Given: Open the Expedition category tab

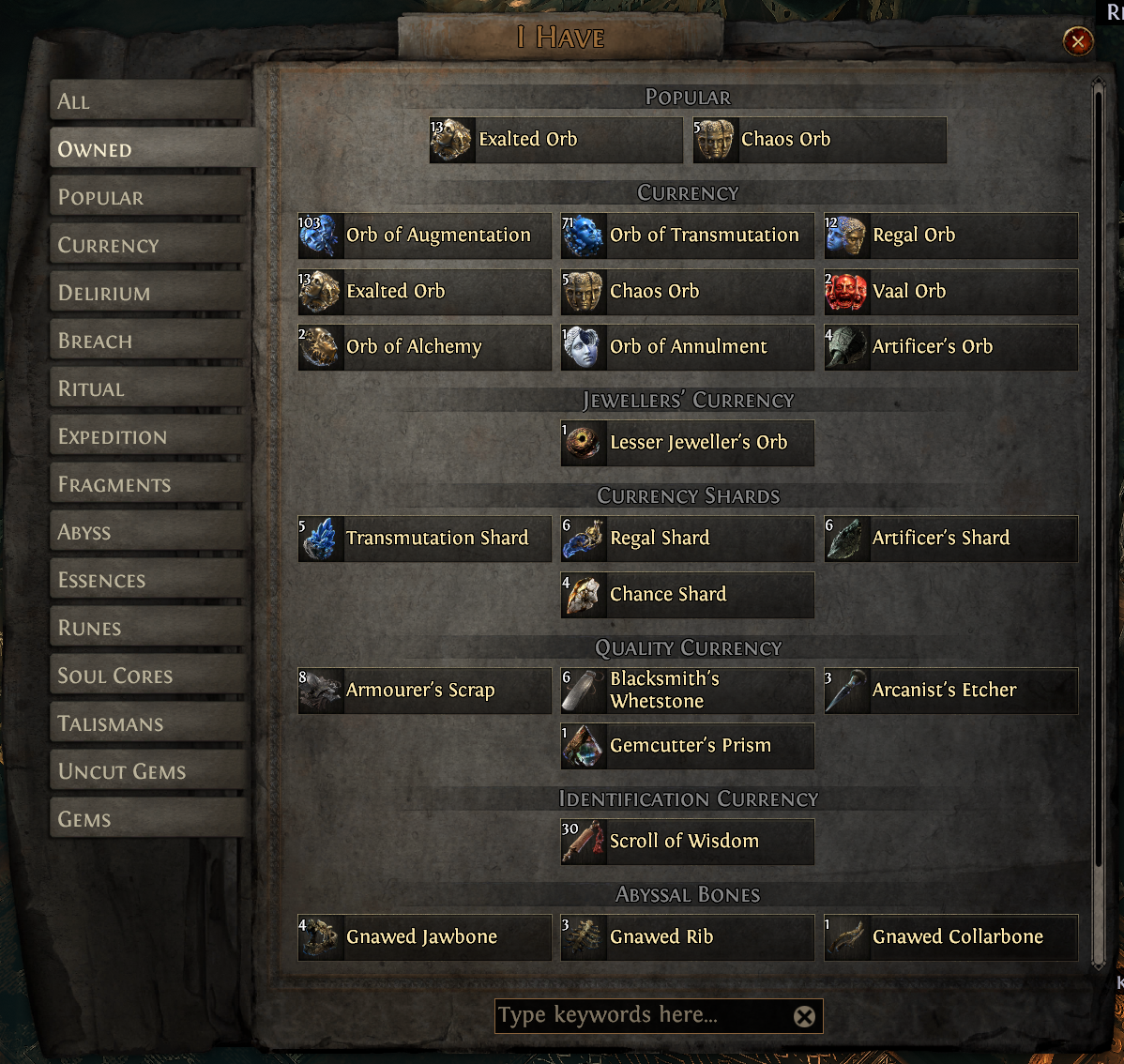Looking at the screenshot, I should pos(150,436).
